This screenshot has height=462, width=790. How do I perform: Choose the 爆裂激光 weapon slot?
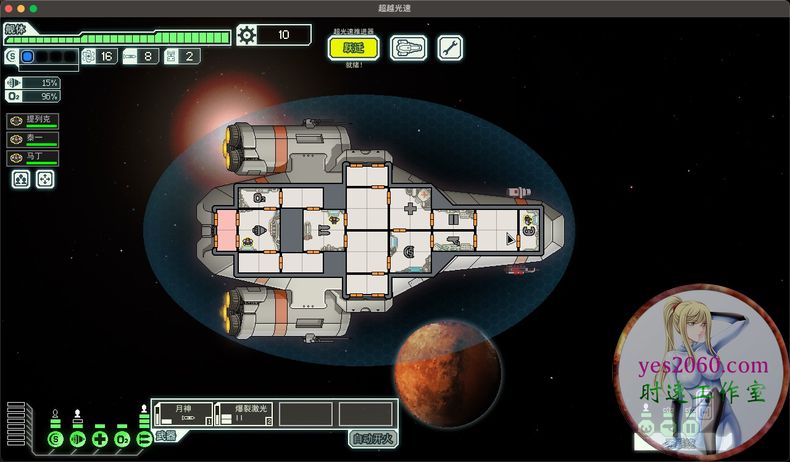pos(244,414)
